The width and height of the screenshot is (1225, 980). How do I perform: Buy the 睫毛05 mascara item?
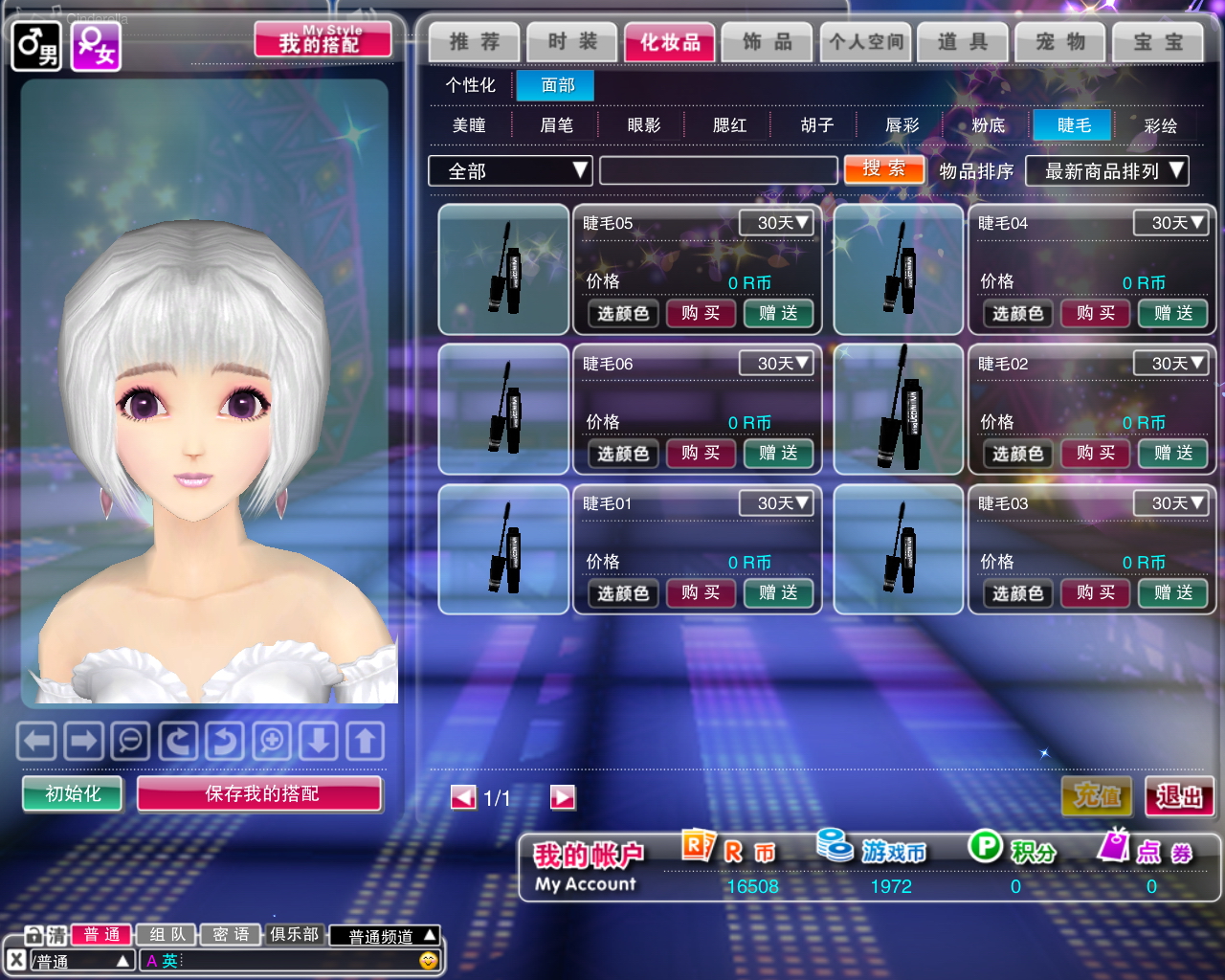coord(701,313)
